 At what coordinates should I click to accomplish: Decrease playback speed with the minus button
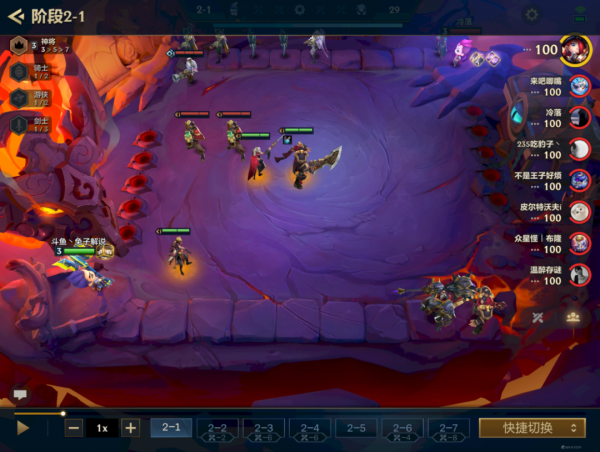[74, 428]
